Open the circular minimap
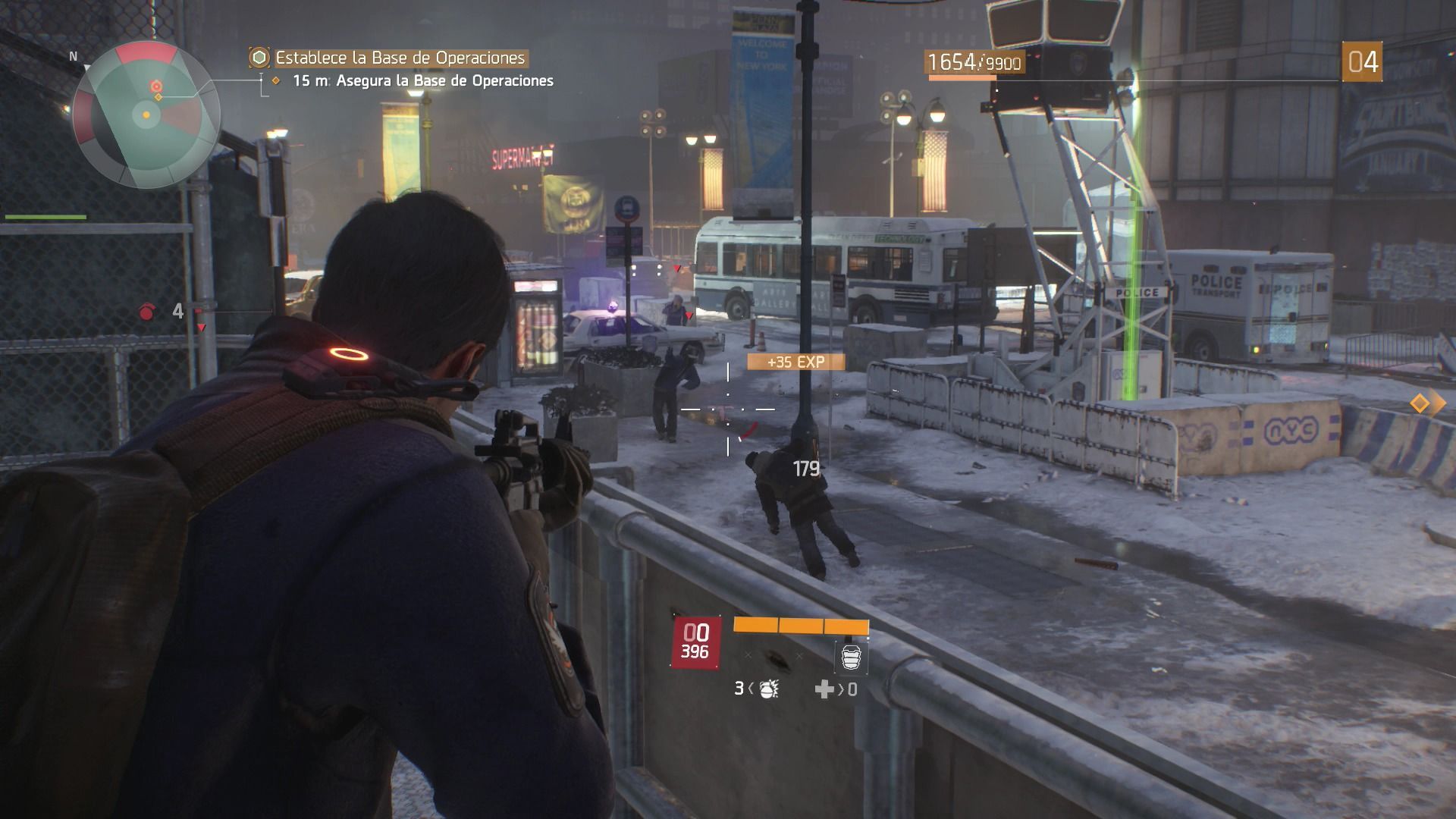This screenshot has height=819, width=1456. [x=146, y=115]
